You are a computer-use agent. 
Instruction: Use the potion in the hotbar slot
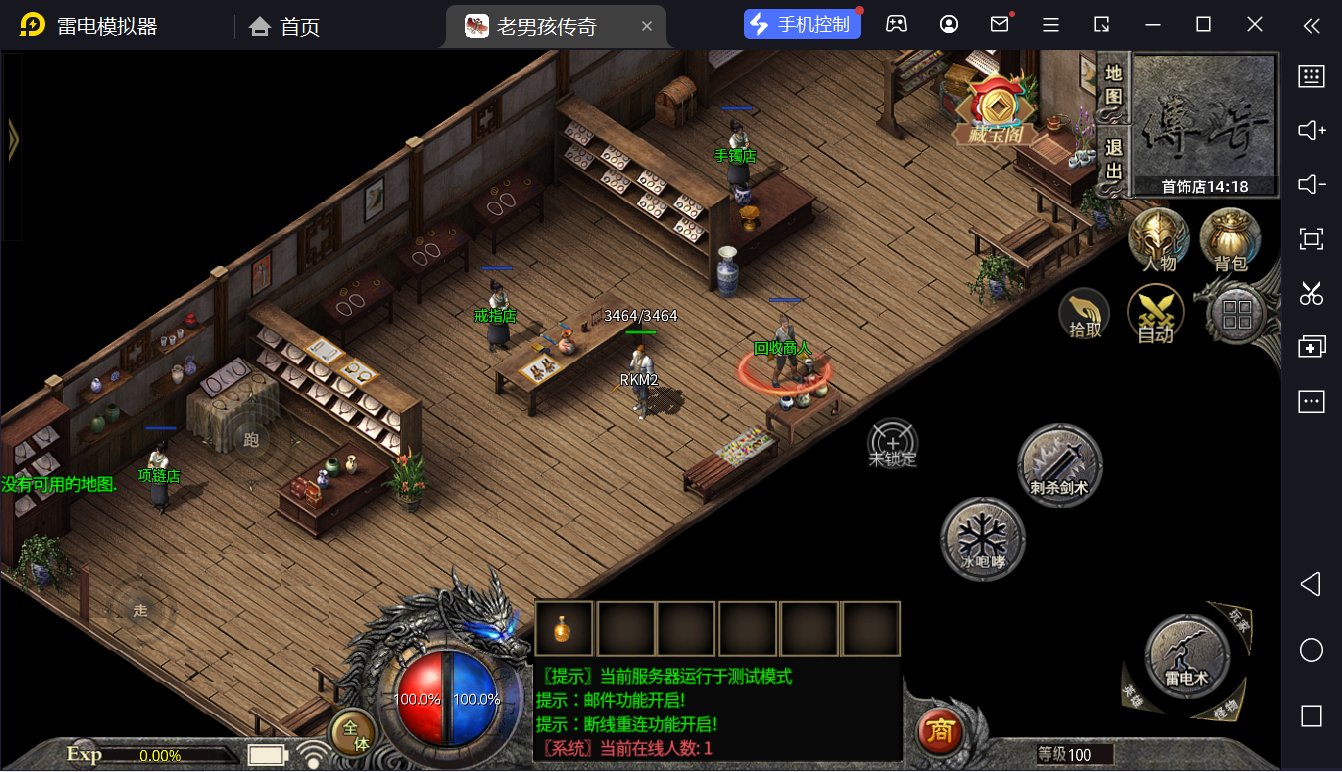point(564,629)
